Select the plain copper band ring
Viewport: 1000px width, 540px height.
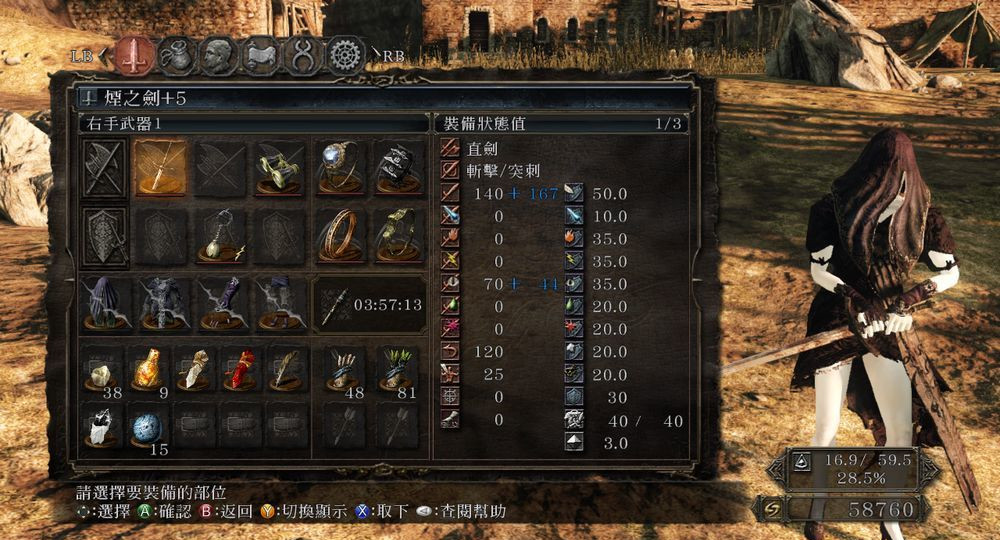coord(339,236)
